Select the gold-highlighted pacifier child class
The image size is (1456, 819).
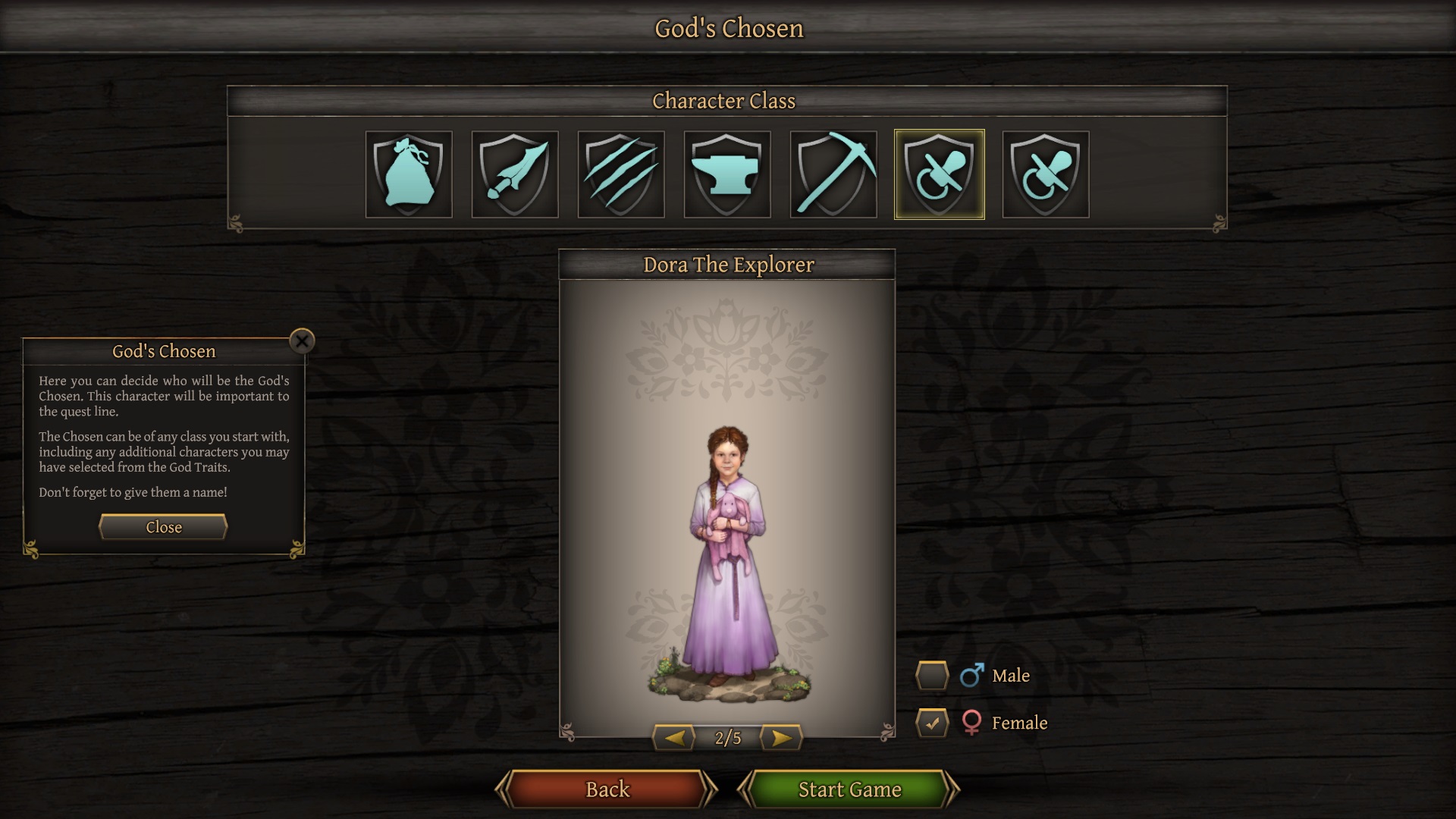point(940,174)
